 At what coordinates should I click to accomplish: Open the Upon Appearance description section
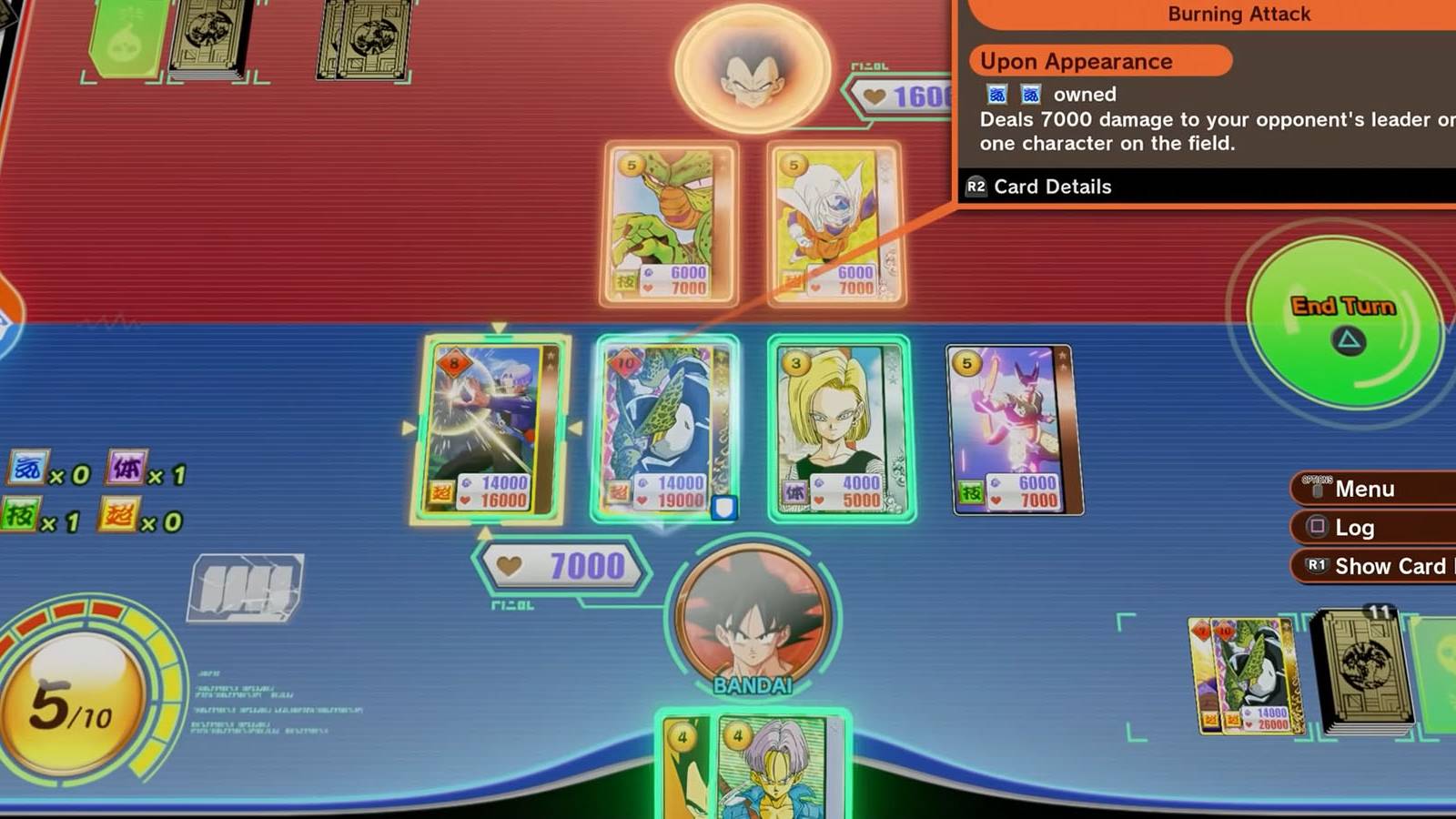tap(1092, 61)
